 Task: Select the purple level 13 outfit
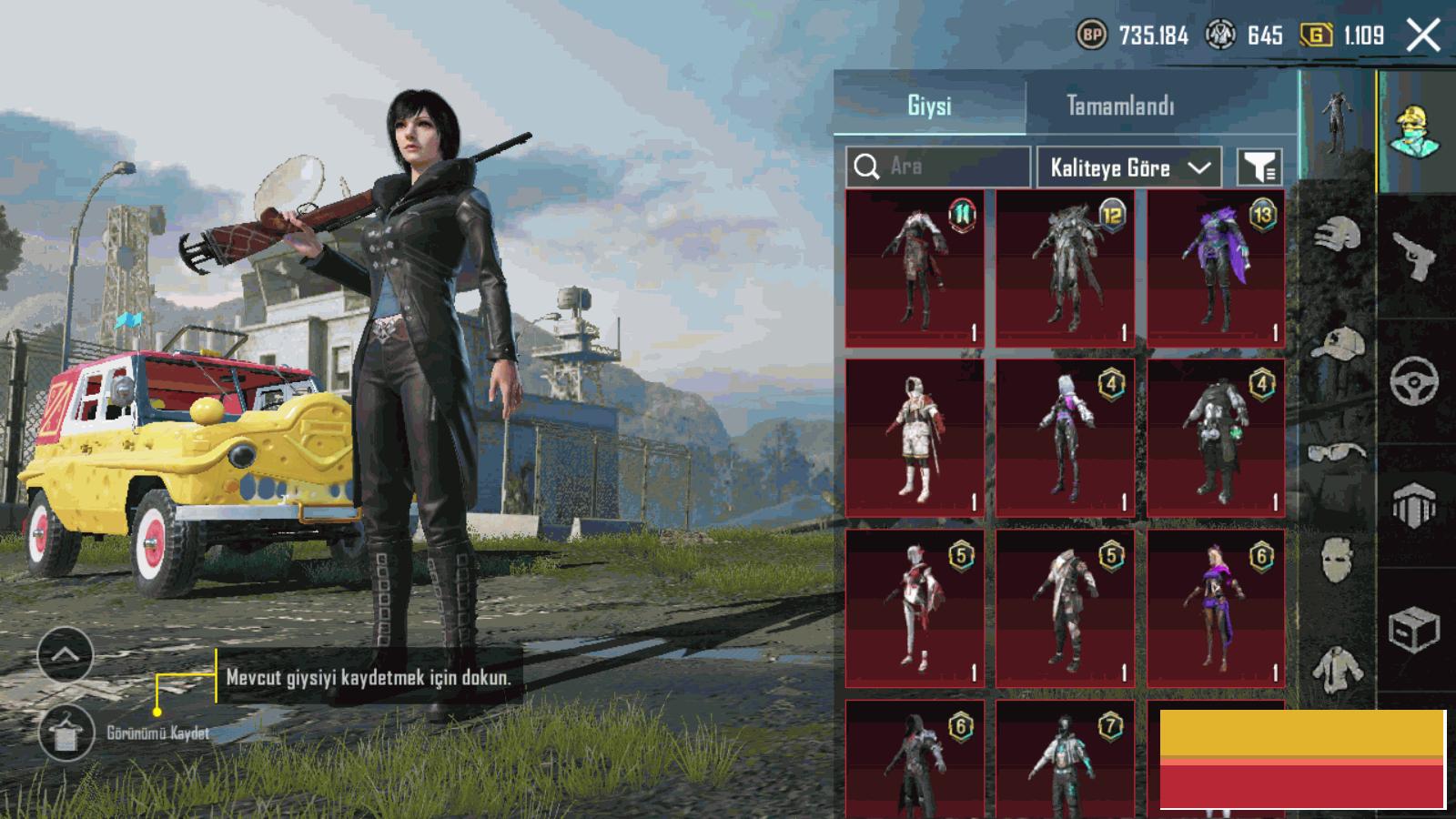(1216, 268)
